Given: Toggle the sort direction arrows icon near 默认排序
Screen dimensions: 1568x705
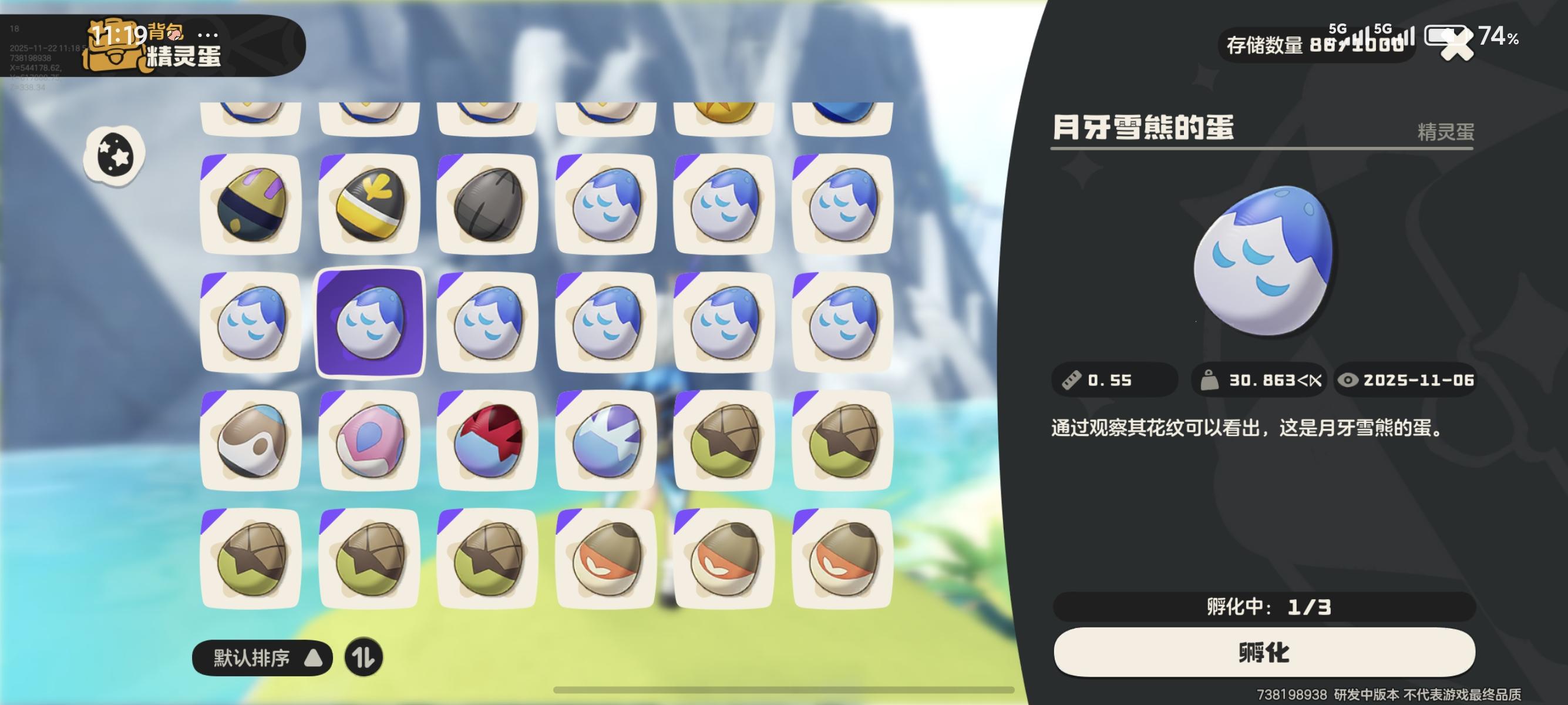Looking at the screenshot, I should tap(365, 657).
